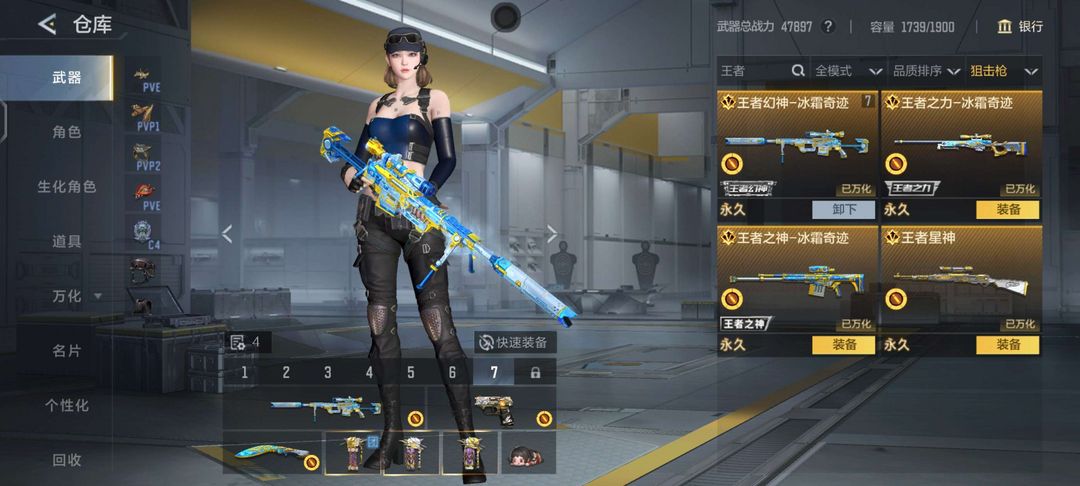Go back using the arrow beside 仓库
Image resolution: width=1080 pixels, height=486 pixels.
click(47, 25)
